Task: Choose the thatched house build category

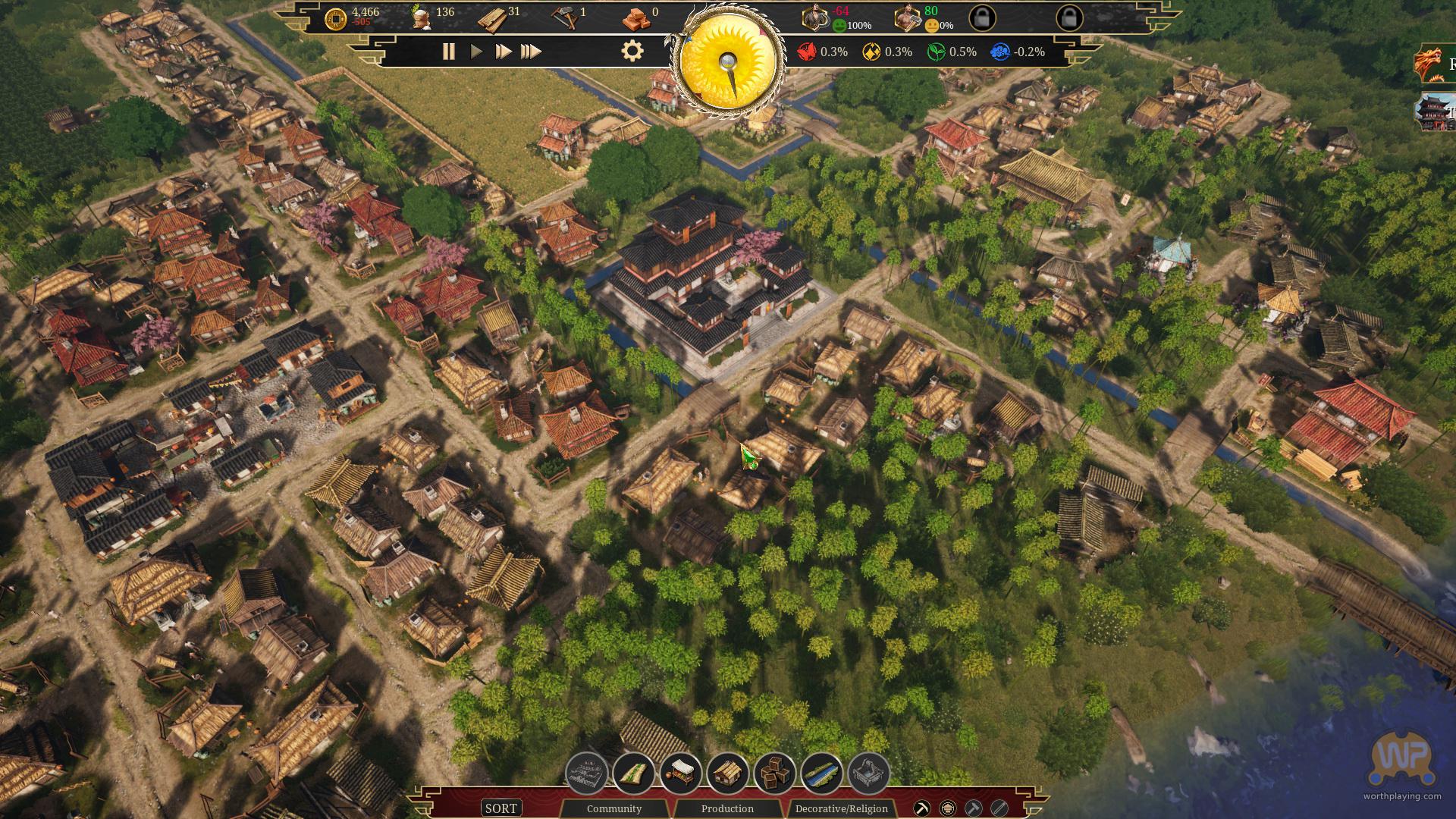Action: 727,773
